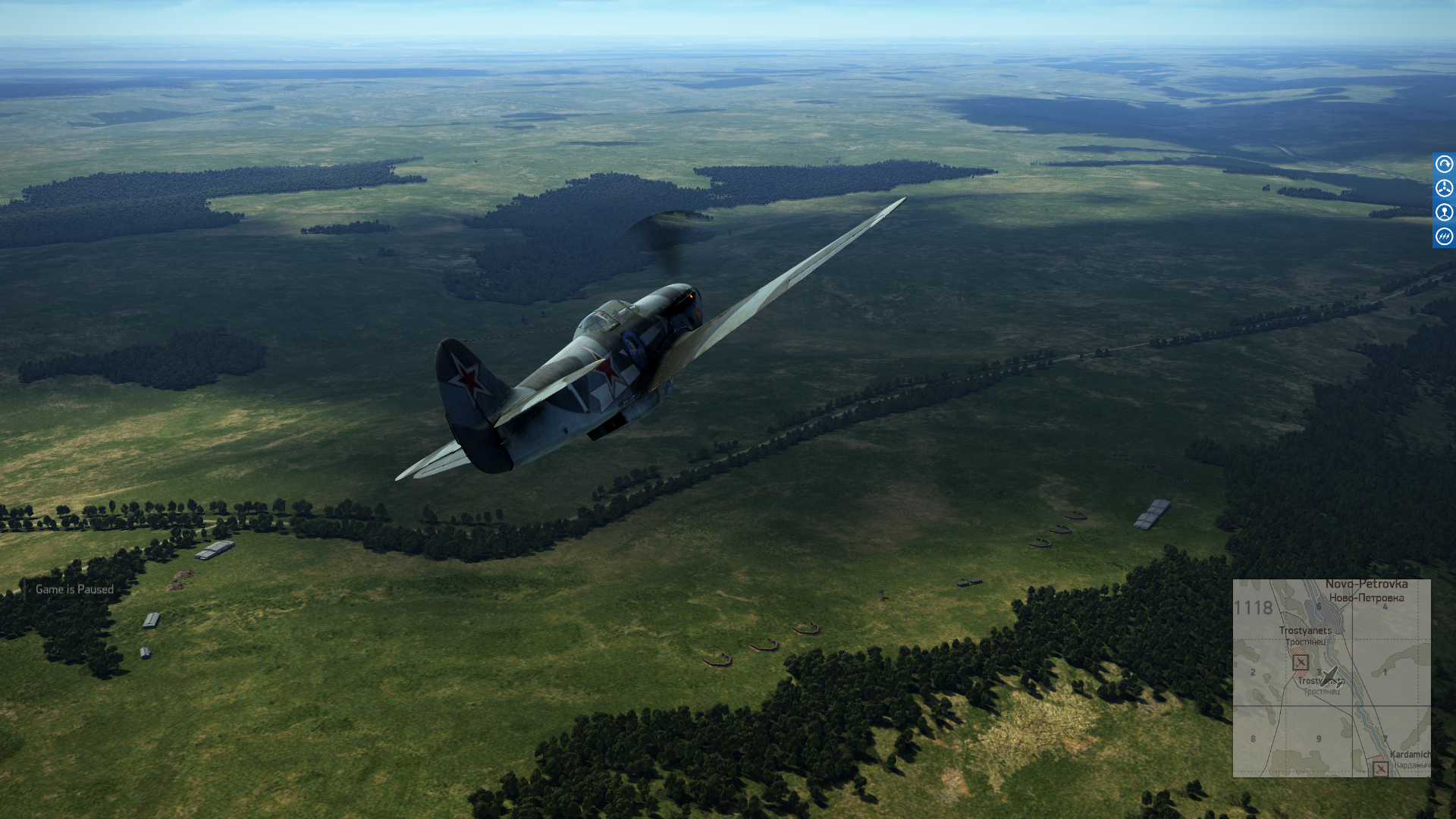Activate the pilot figure icon in the side panel
Screen dimensions: 1456x819
(1444, 212)
